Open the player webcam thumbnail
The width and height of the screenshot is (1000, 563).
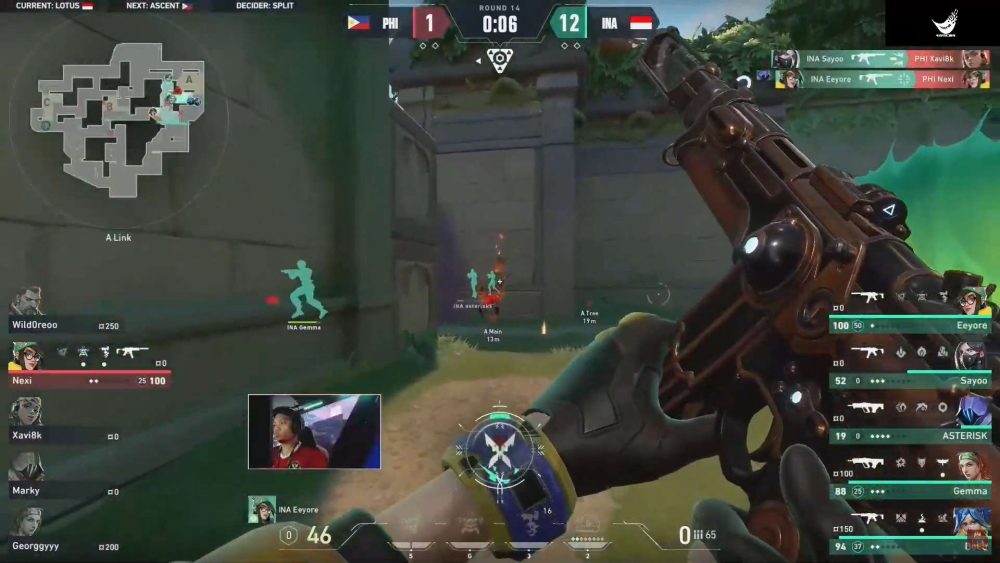pos(314,431)
